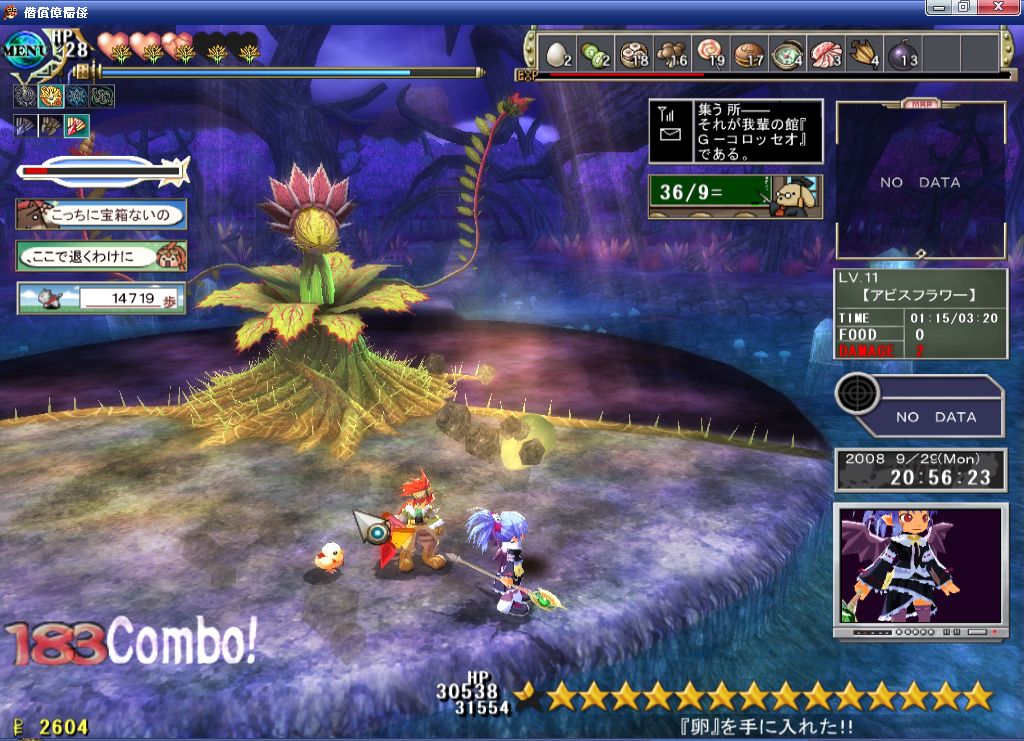Click the 36/9 blackboard quiz widget

tap(735, 197)
